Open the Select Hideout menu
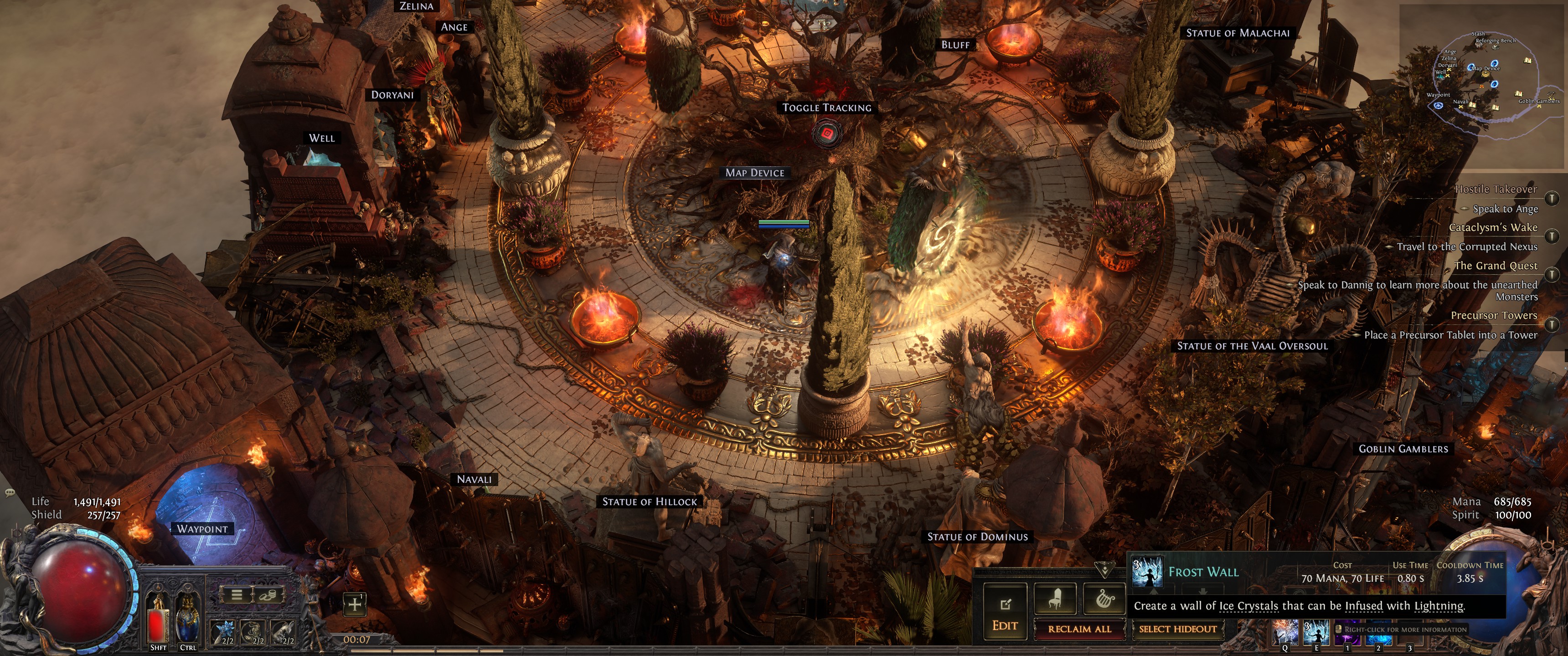1568x656 pixels. [x=1177, y=629]
